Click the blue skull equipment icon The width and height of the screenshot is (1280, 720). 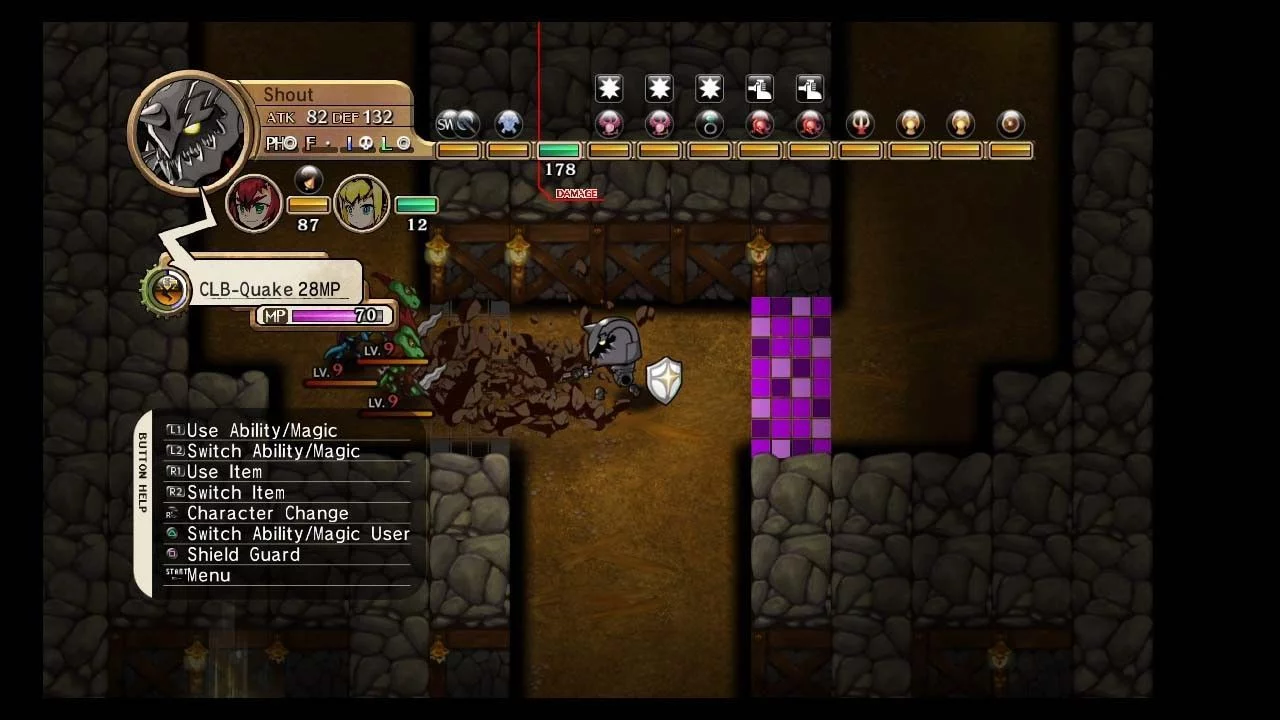tap(509, 124)
